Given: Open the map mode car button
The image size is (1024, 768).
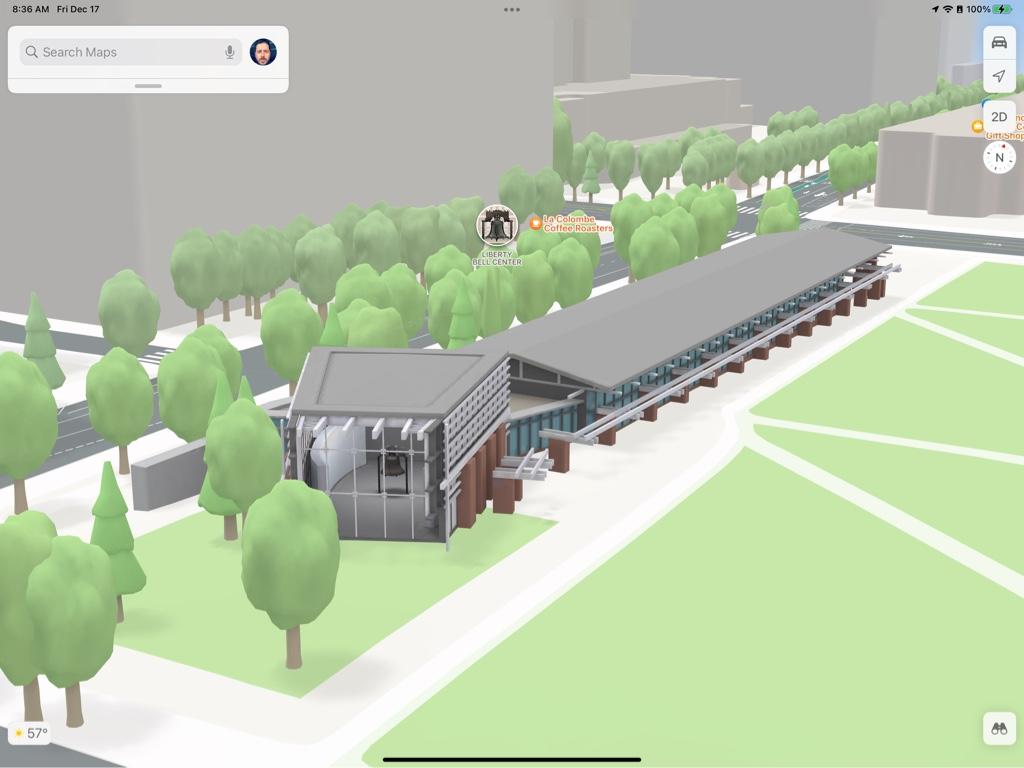Looking at the screenshot, I should [x=999, y=42].
